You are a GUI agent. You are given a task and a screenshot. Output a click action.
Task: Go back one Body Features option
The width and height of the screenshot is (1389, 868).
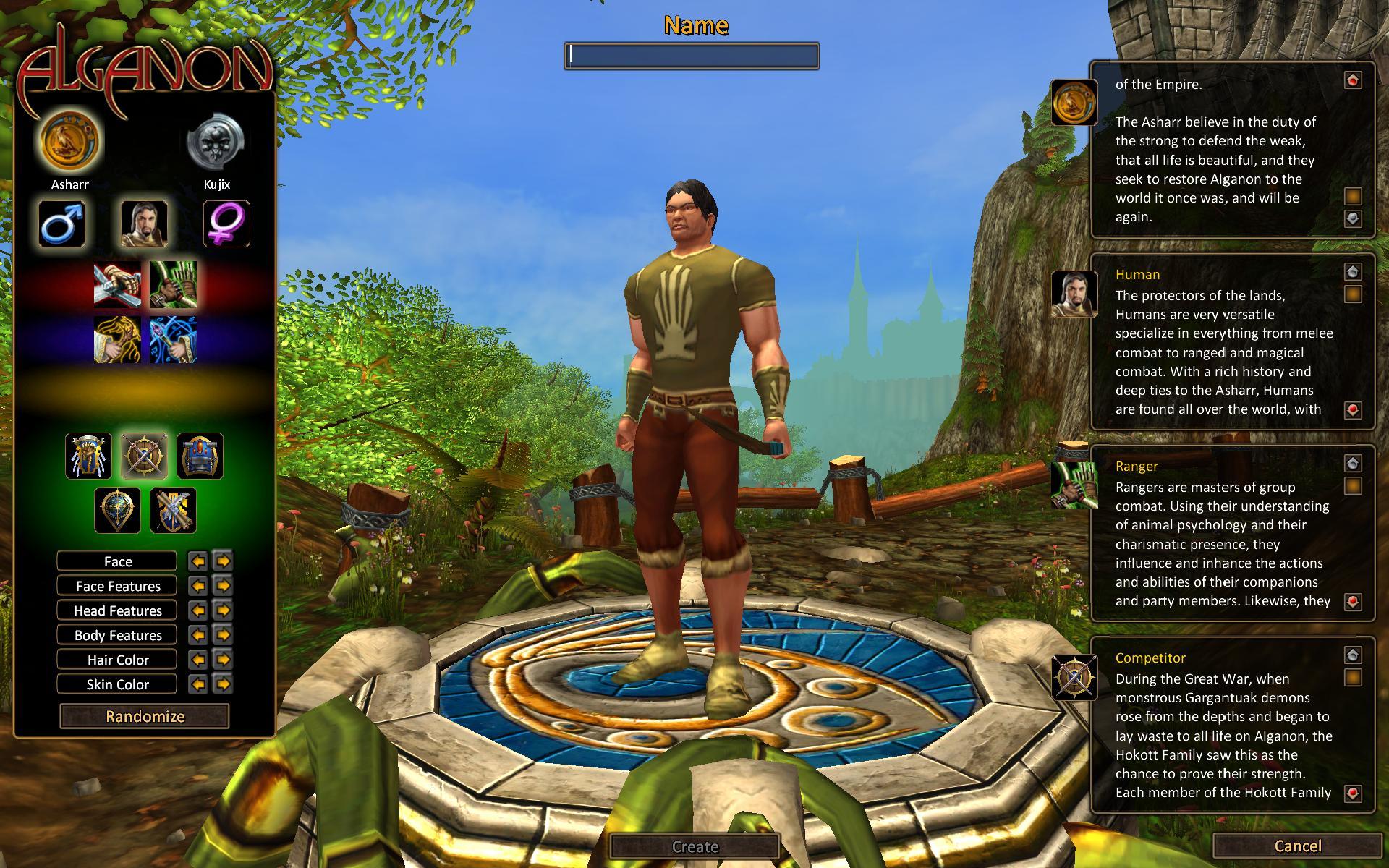pyautogui.click(x=197, y=635)
